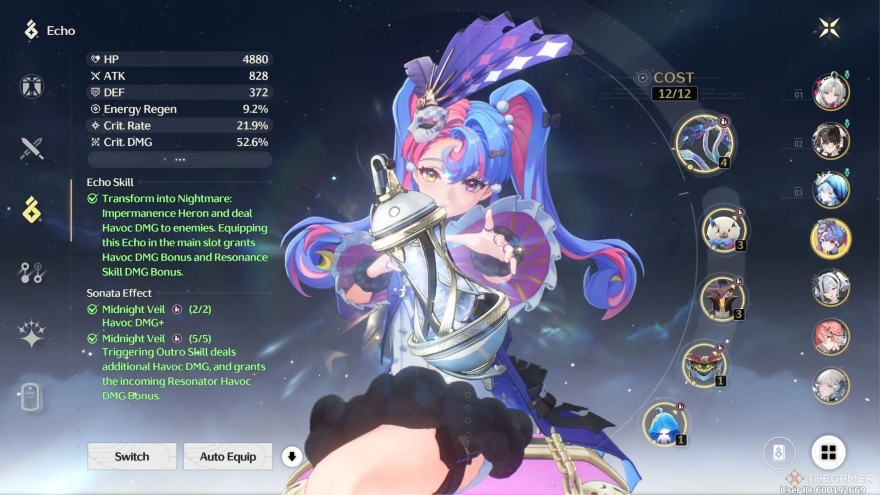Screen dimensions: 880x495
Task: Select the blue 1-cost echo slot
Action: tap(664, 422)
